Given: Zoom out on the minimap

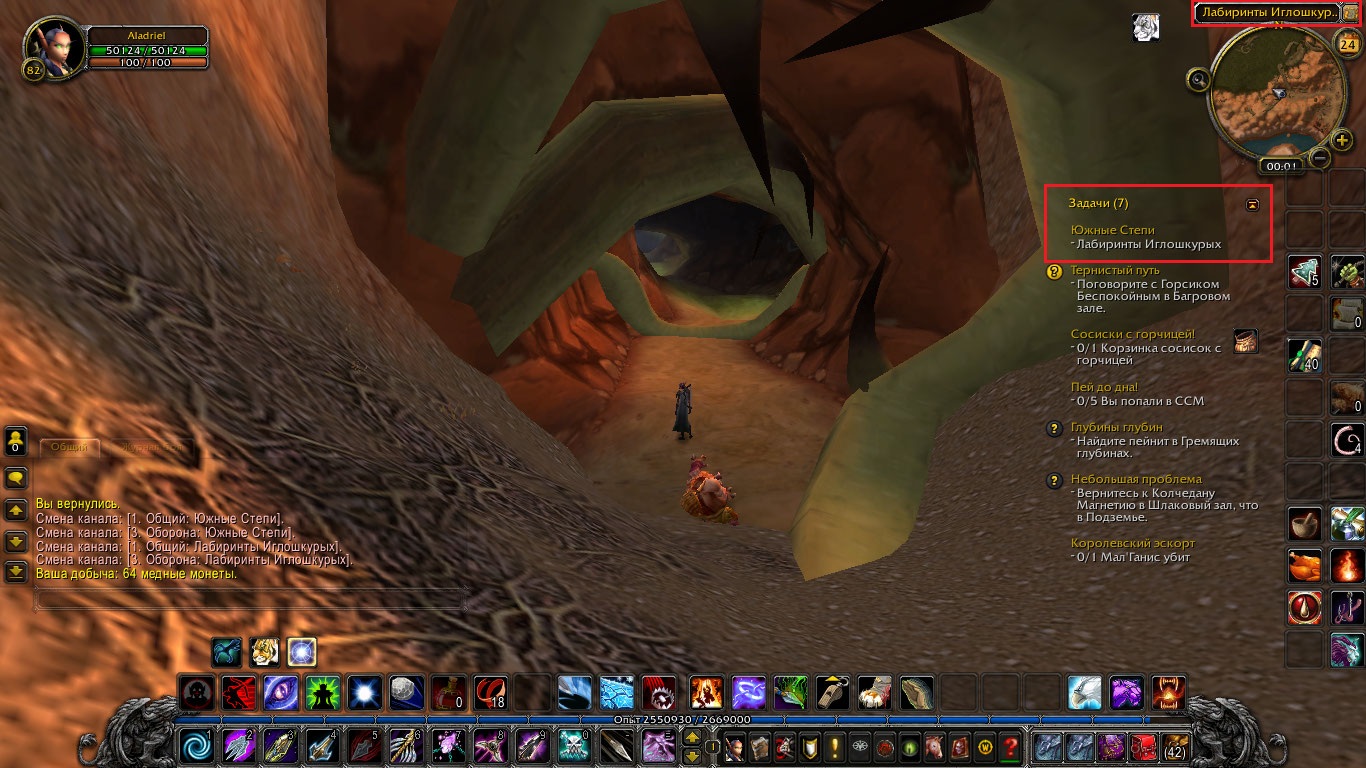Looking at the screenshot, I should pos(1320,157).
